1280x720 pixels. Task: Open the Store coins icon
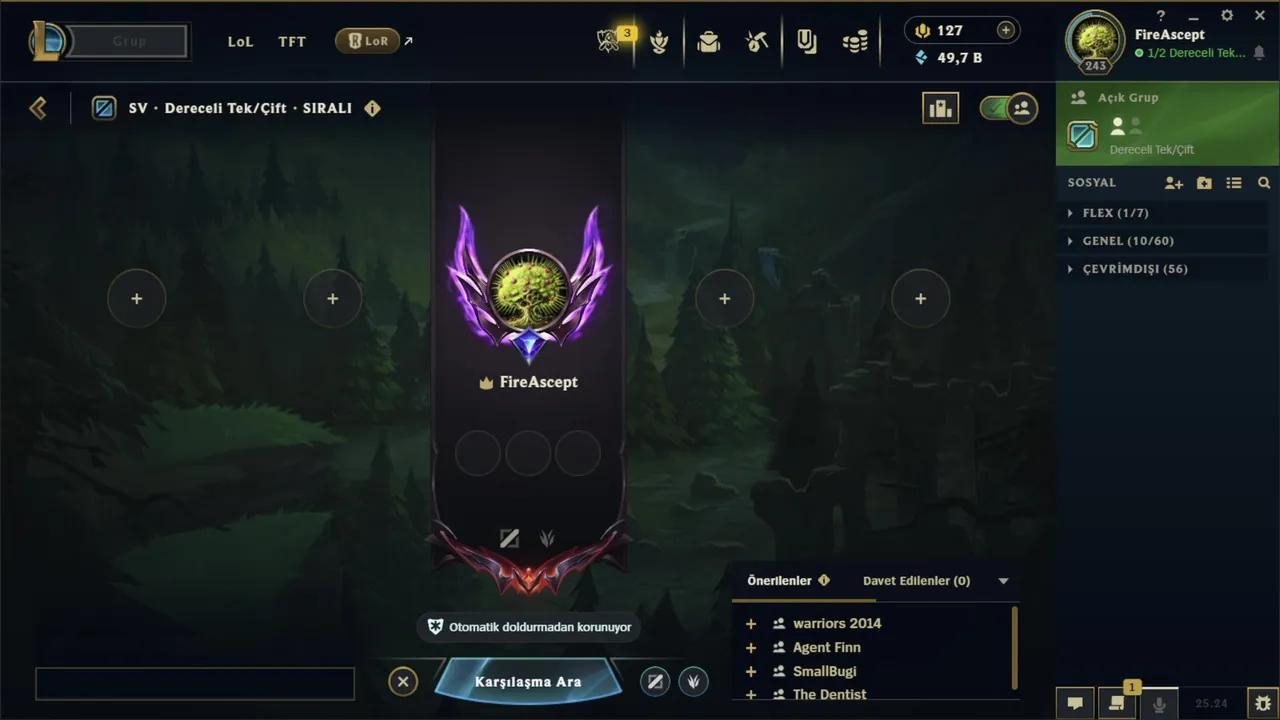click(x=855, y=41)
